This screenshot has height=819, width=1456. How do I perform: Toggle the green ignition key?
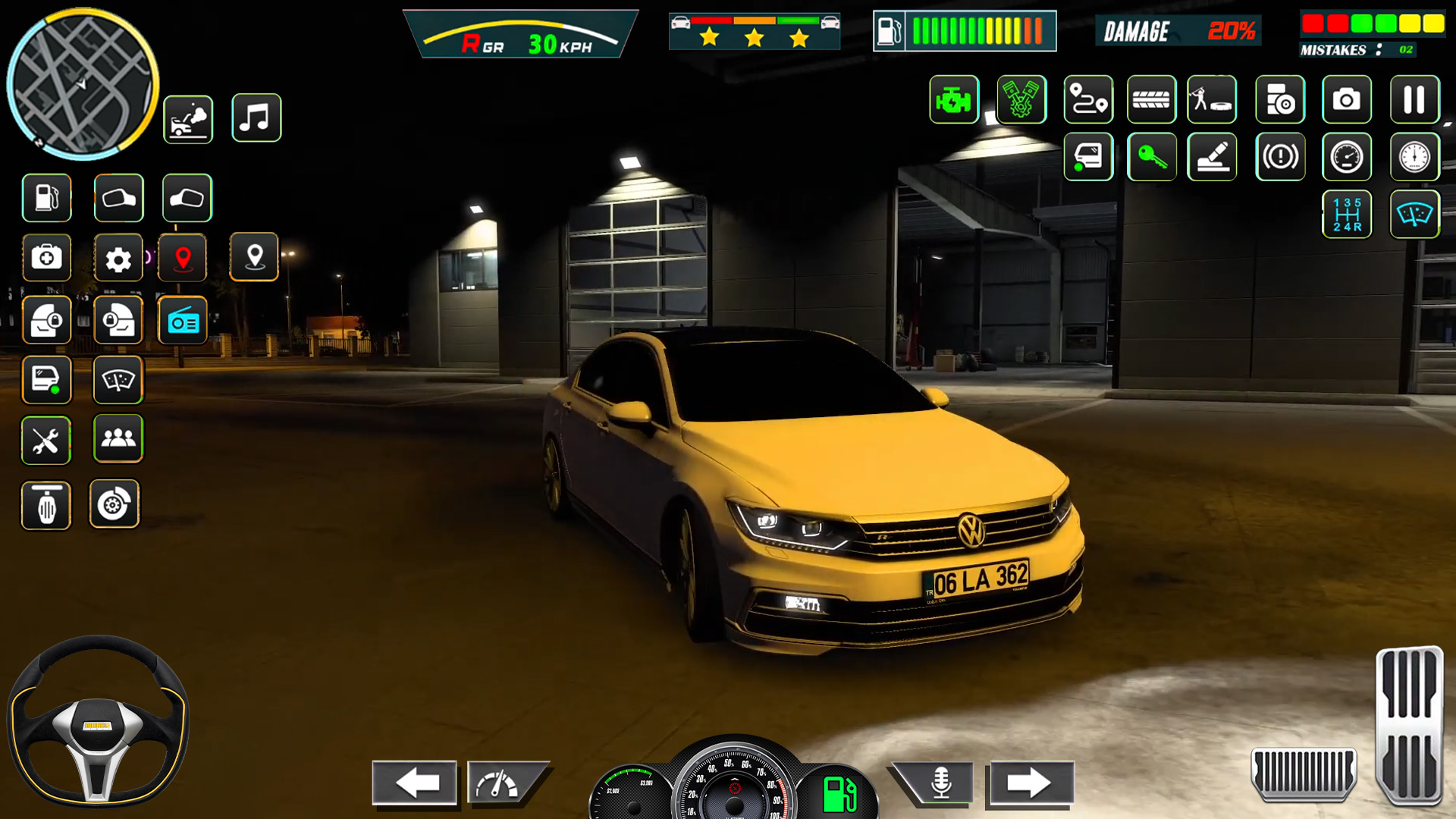pos(1152,157)
